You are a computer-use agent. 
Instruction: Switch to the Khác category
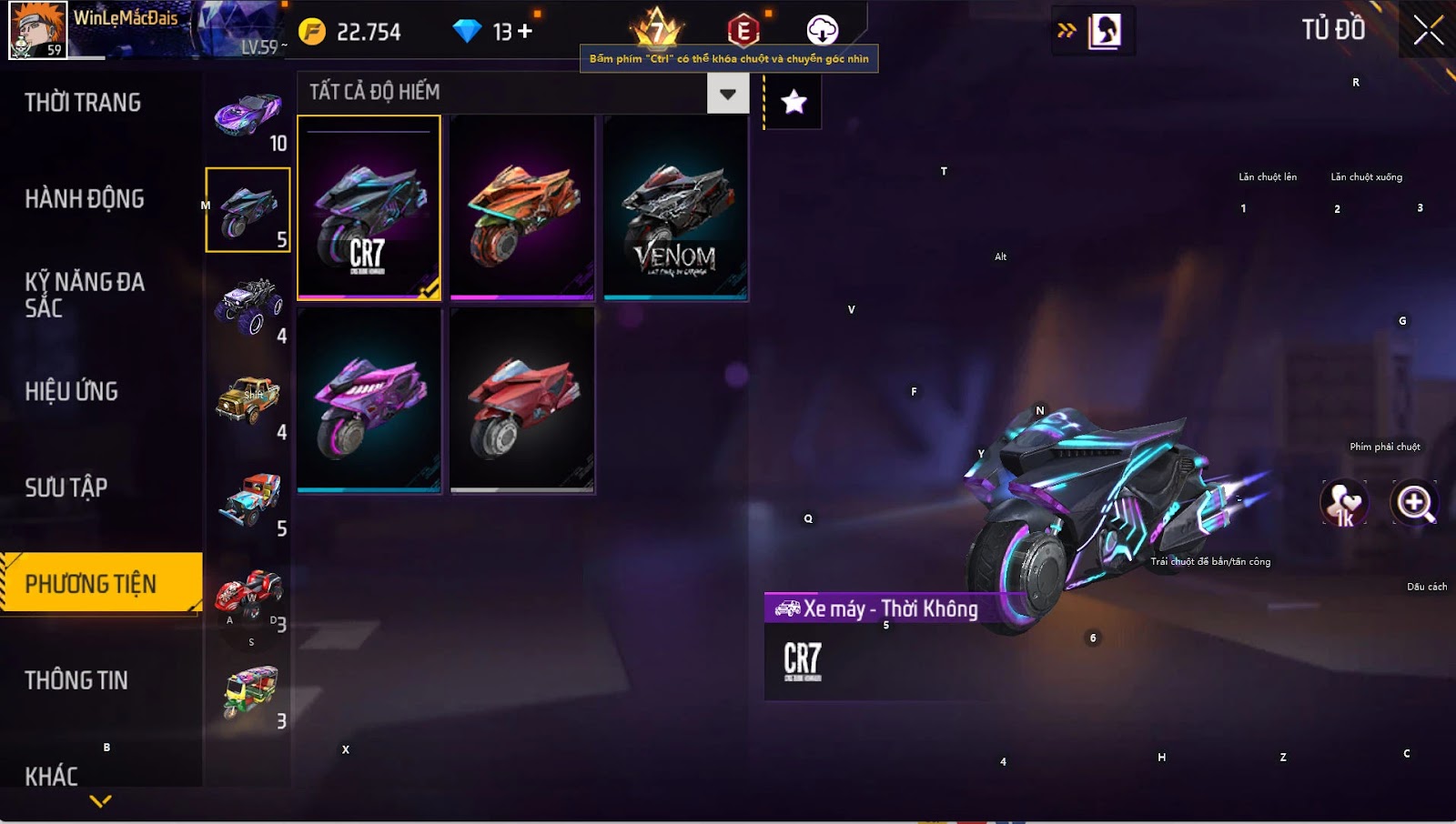point(52,776)
